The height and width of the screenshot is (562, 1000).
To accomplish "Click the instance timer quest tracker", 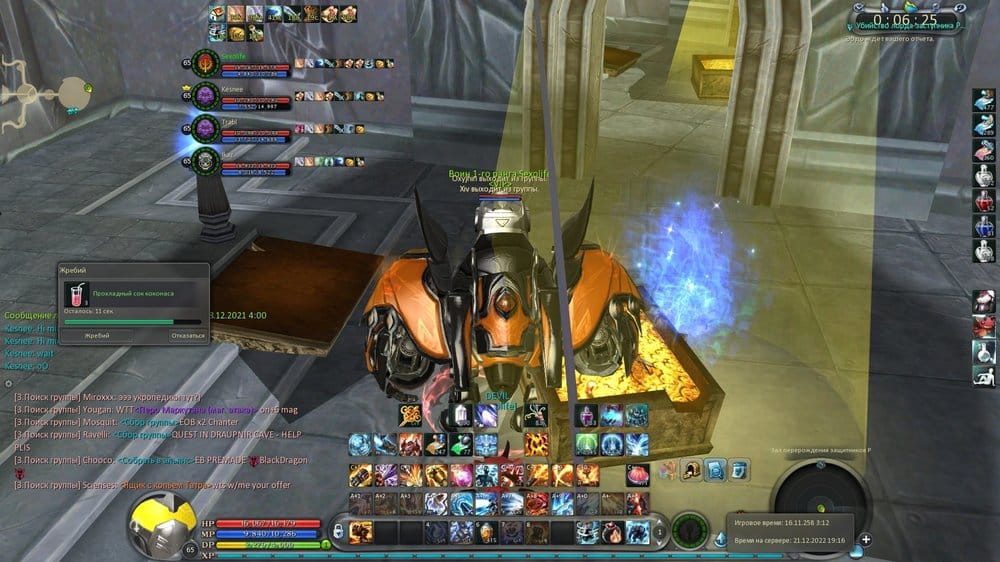I will coord(904,20).
